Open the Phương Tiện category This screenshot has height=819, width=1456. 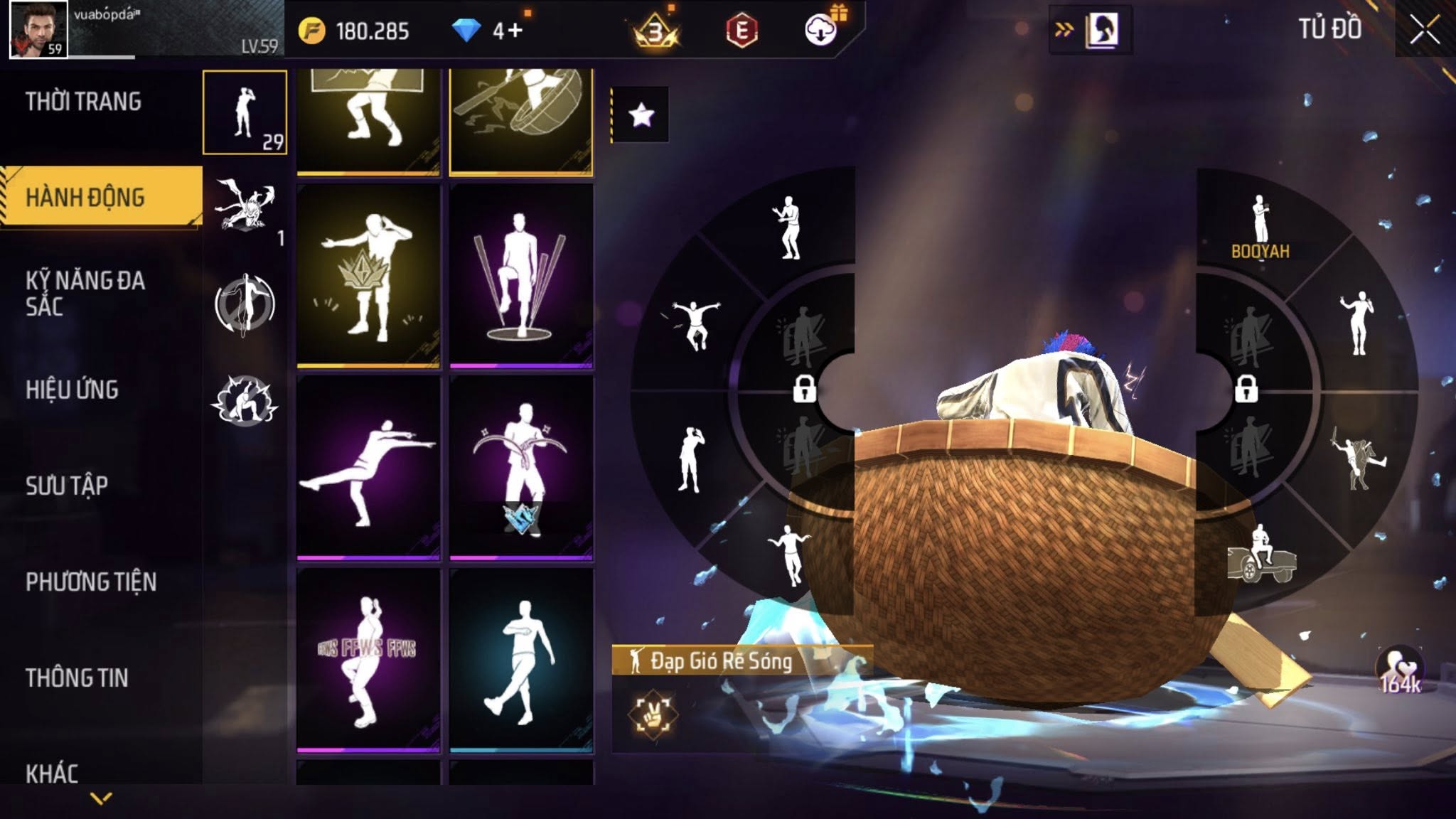[91, 582]
